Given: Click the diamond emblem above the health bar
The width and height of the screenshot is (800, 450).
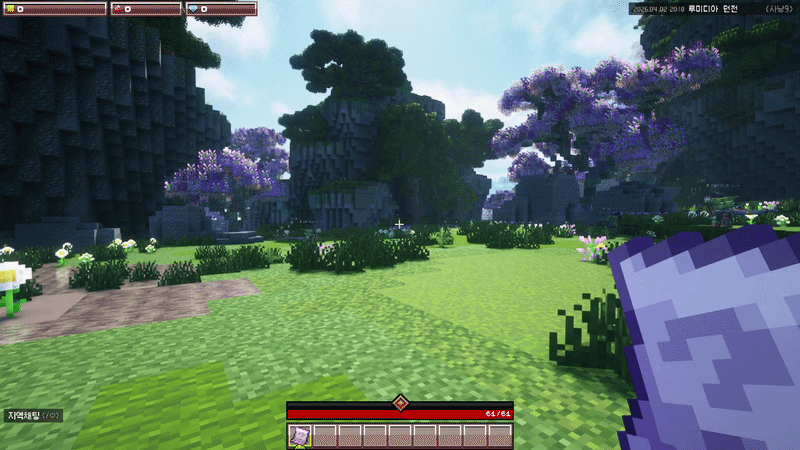Looking at the screenshot, I should coord(400,402).
